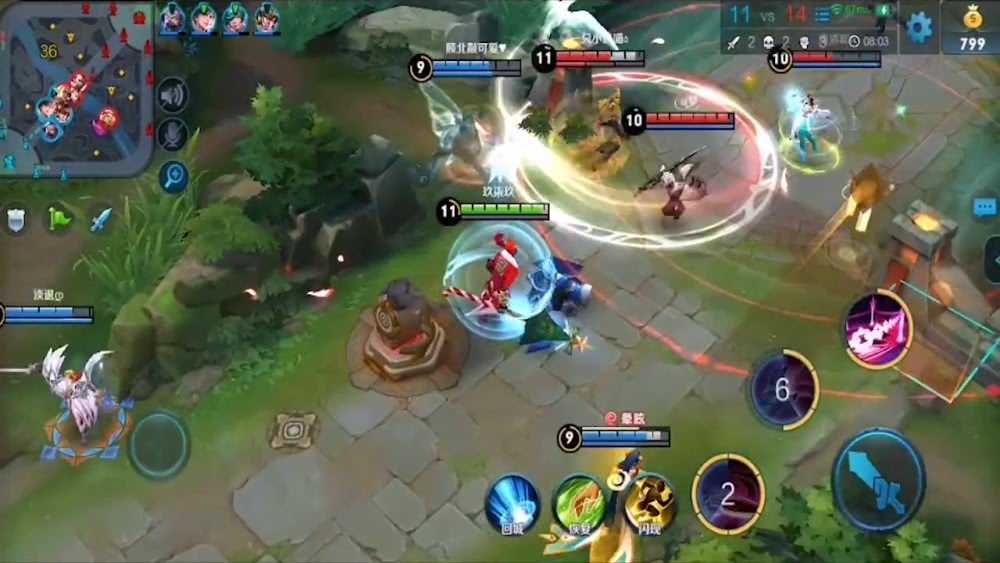Image resolution: width=1000 pixels, height=563 pixels.
Task: Toggle the muted speaker icon
Action: coord(172,95)
